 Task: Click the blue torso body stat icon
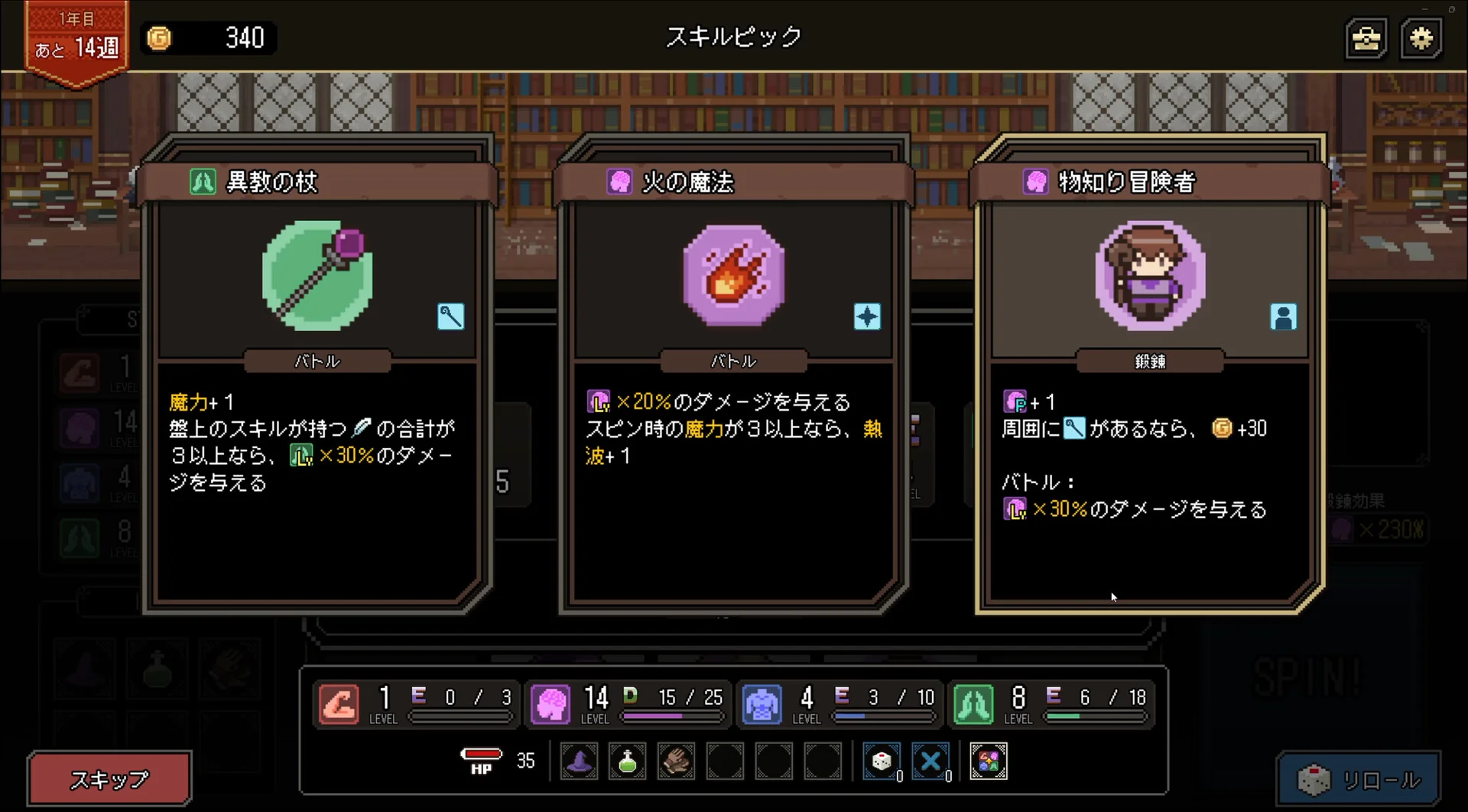tap(762, 703)
